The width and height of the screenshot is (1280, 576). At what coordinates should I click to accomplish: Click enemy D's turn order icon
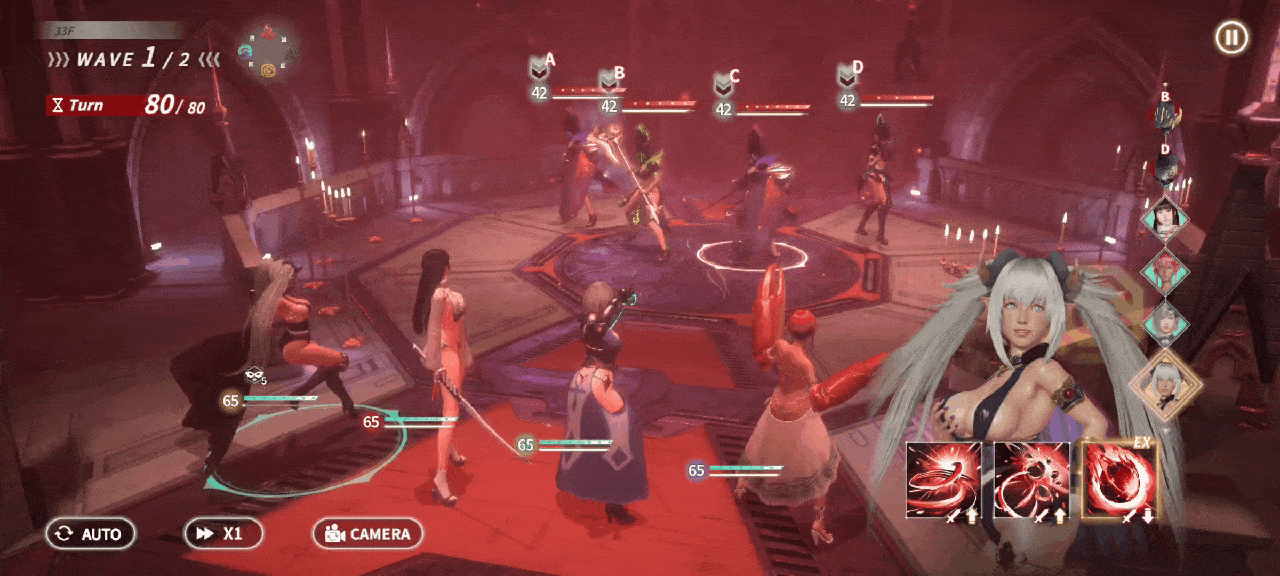point(1165,167)
